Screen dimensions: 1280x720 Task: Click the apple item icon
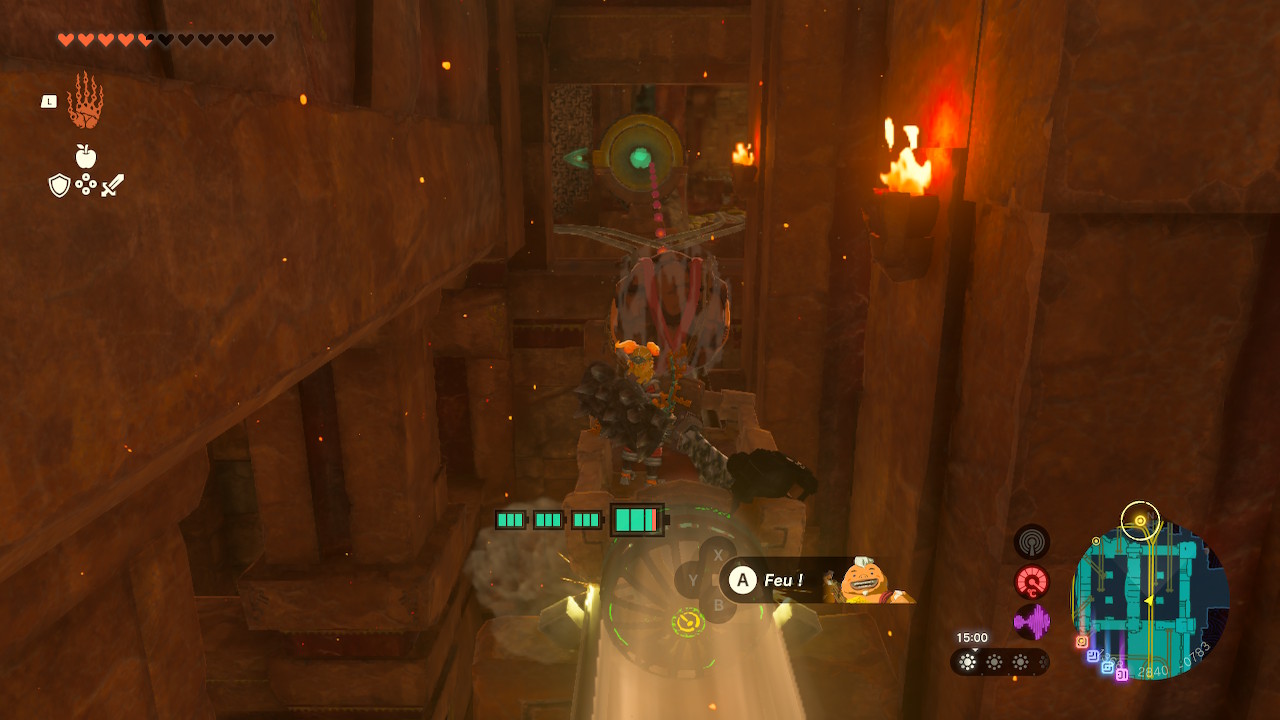click(86, 156)
